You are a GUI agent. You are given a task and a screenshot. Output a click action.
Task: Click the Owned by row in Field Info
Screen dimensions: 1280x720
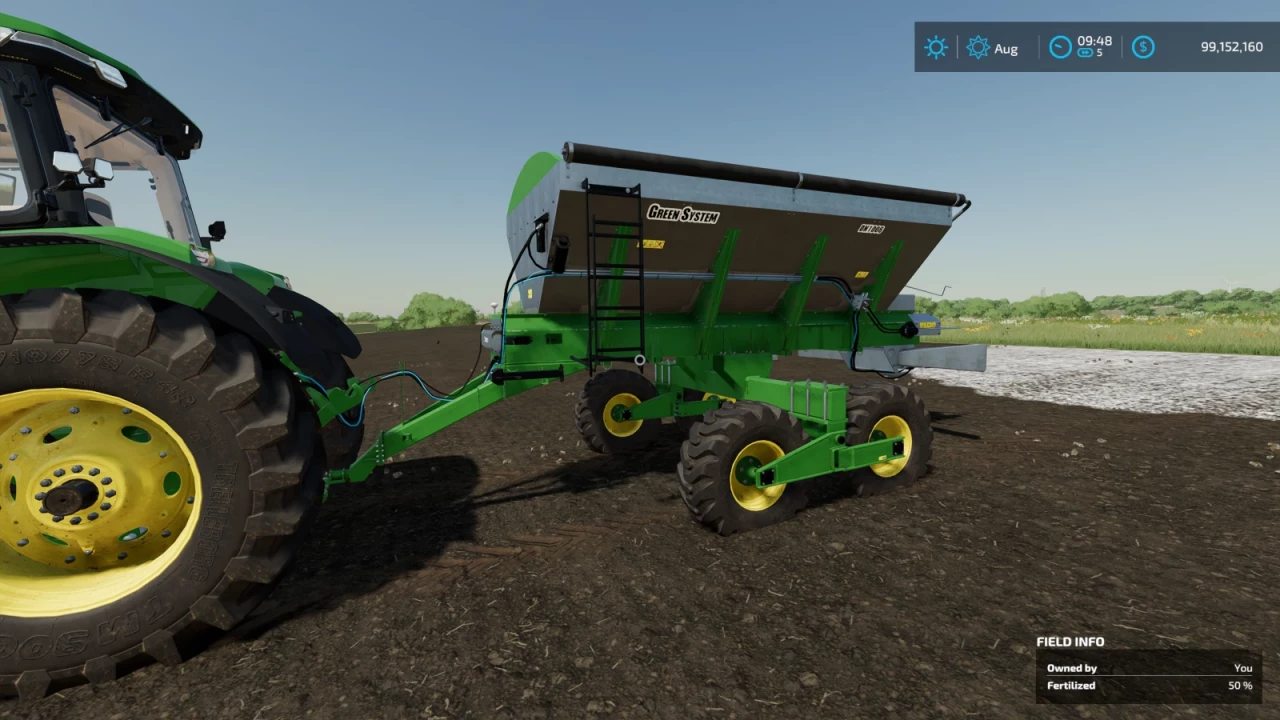click(x=1072, y=668)
